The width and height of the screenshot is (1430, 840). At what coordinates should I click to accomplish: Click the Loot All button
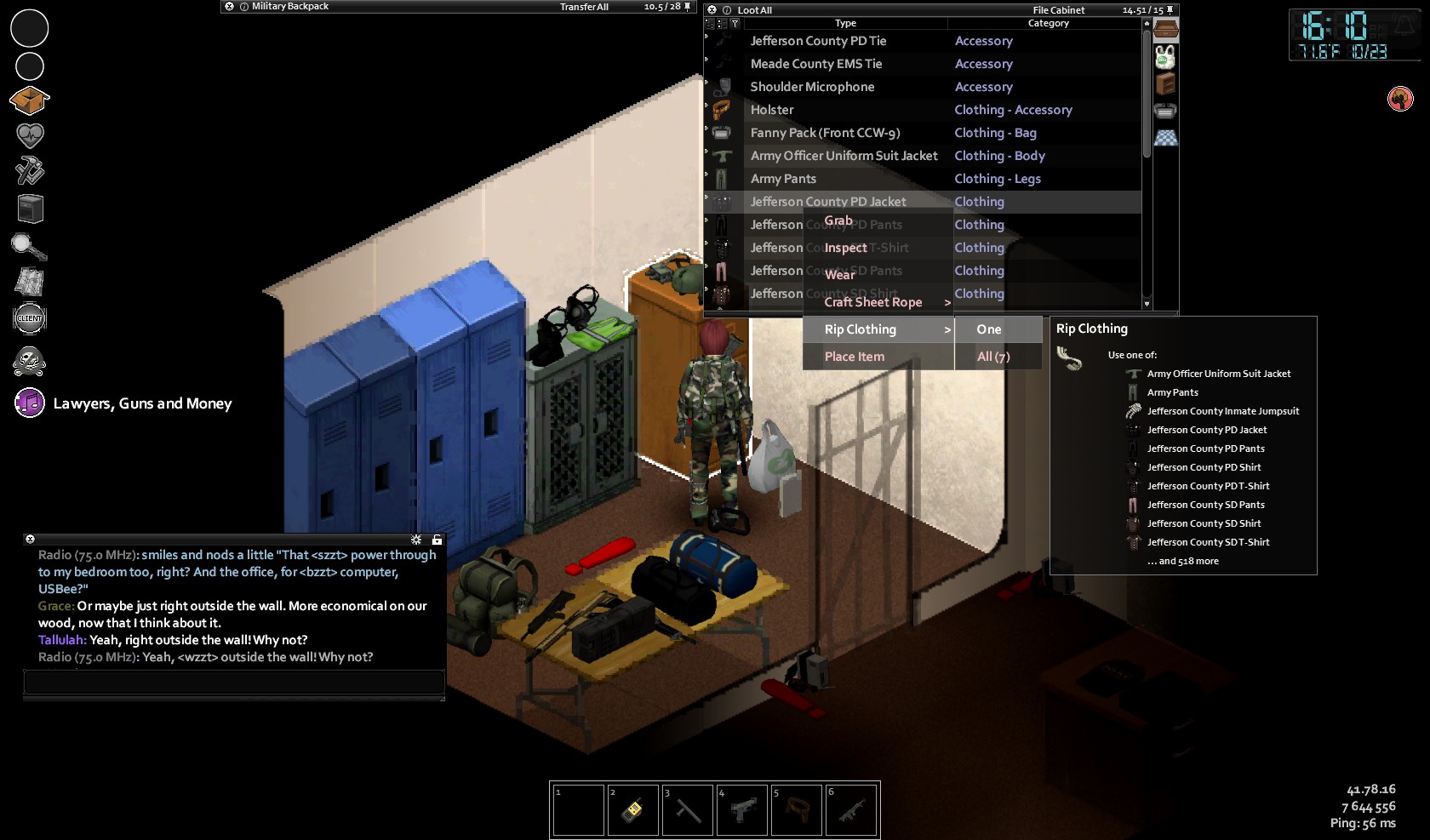point(755,10)
